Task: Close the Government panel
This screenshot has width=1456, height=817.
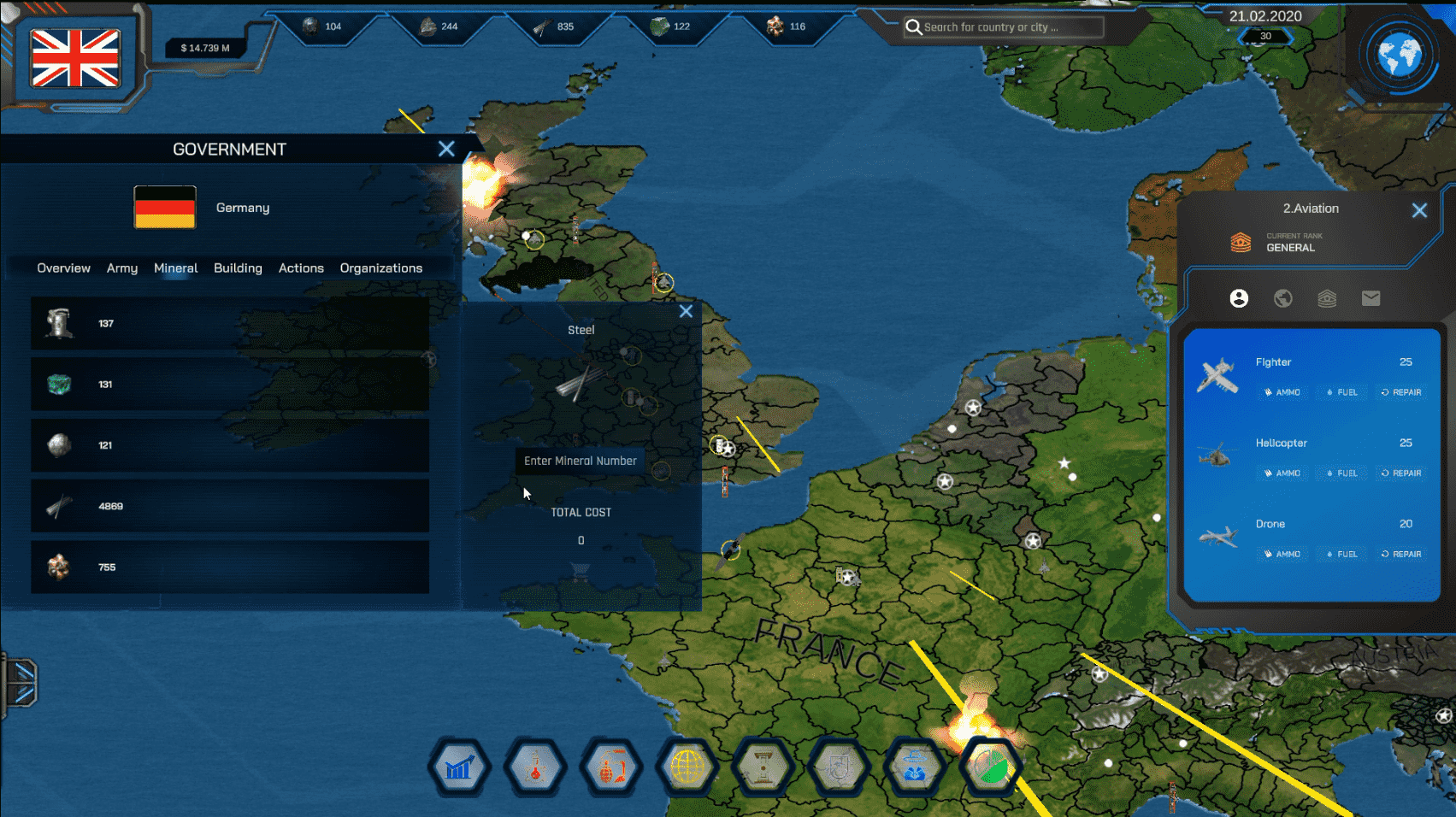Action: tap(446, 149)
